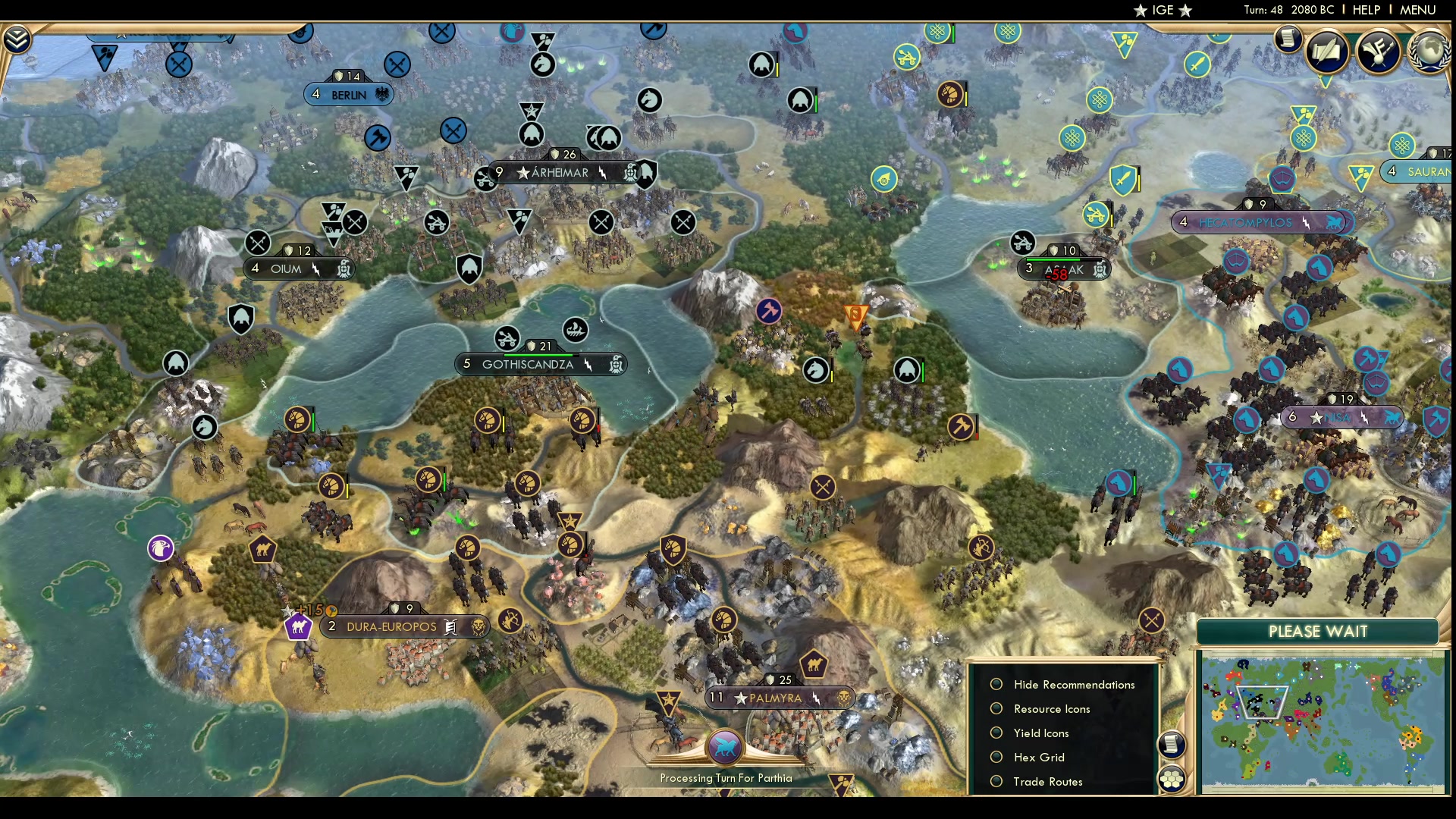Click the ship icon above Gothiscandza's banner
The width and height of the screenshot is (1456, 819).
576,331
